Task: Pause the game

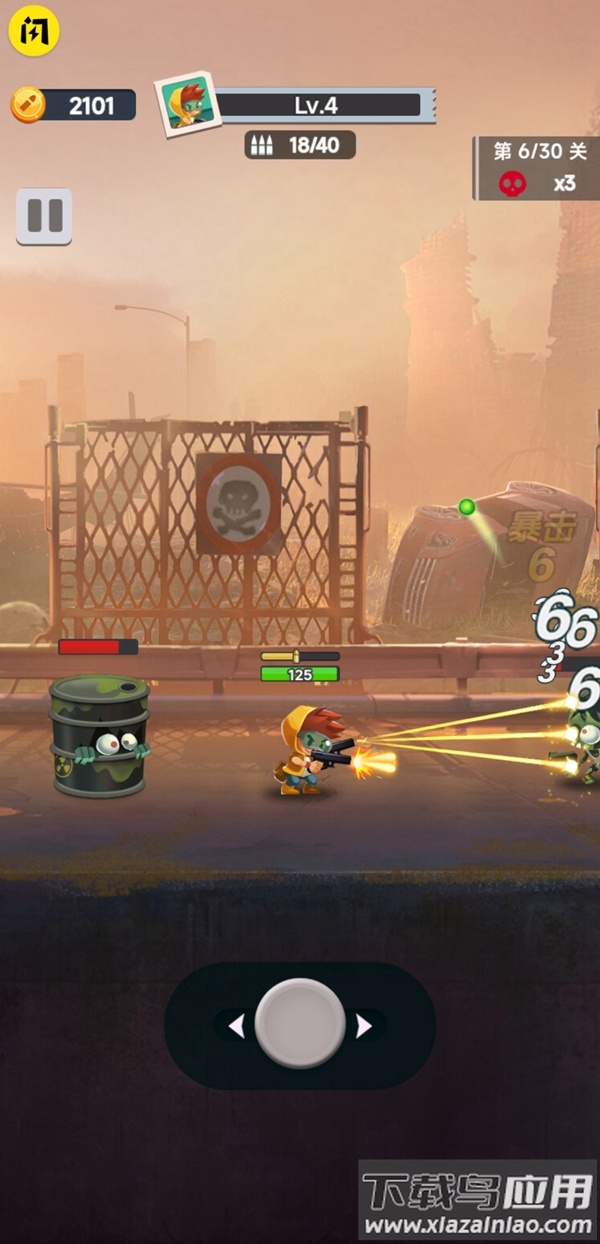Action: pos(44,216)
